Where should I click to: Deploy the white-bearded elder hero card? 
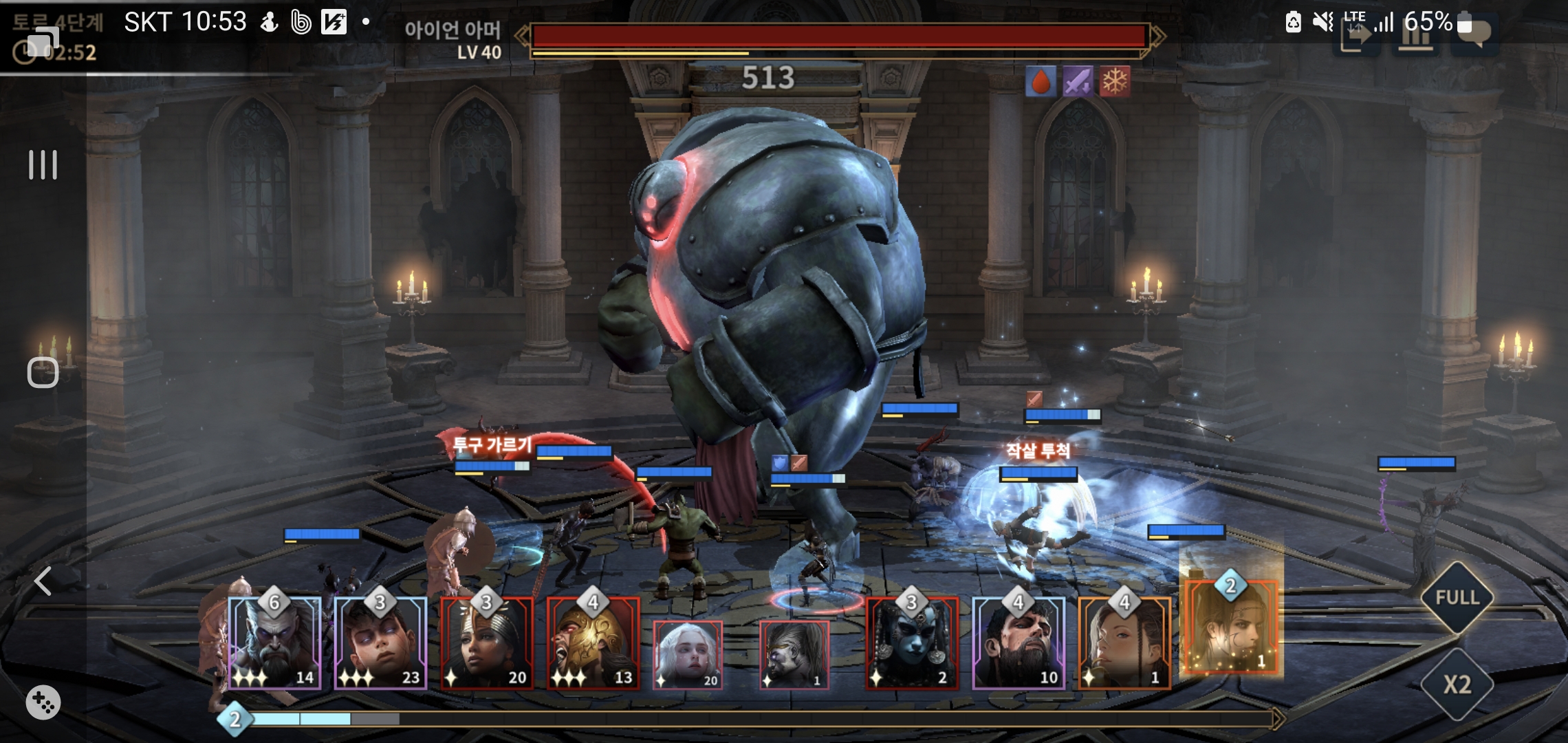[274, 643]
